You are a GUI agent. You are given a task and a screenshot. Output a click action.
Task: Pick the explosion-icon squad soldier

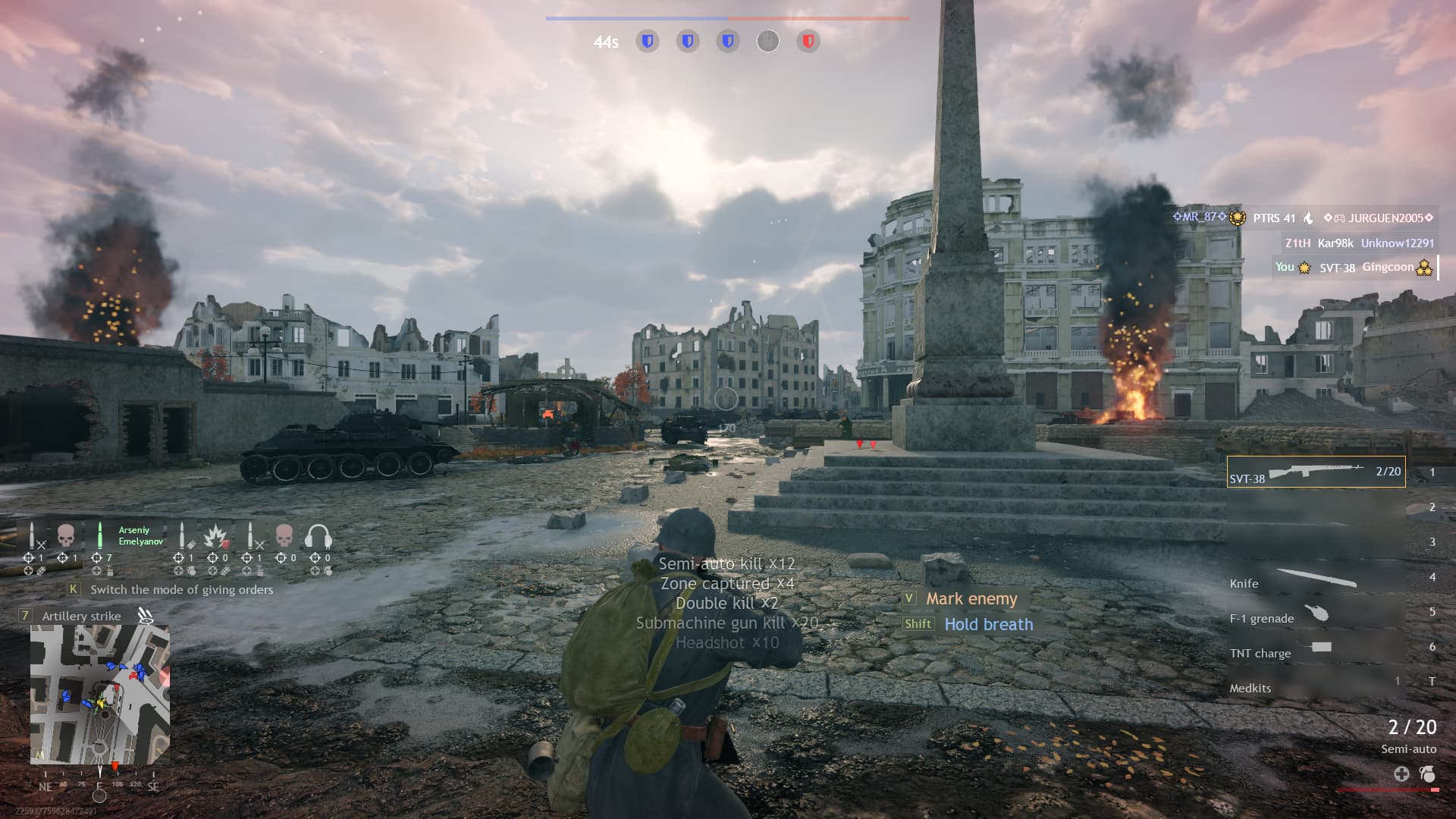216,537
